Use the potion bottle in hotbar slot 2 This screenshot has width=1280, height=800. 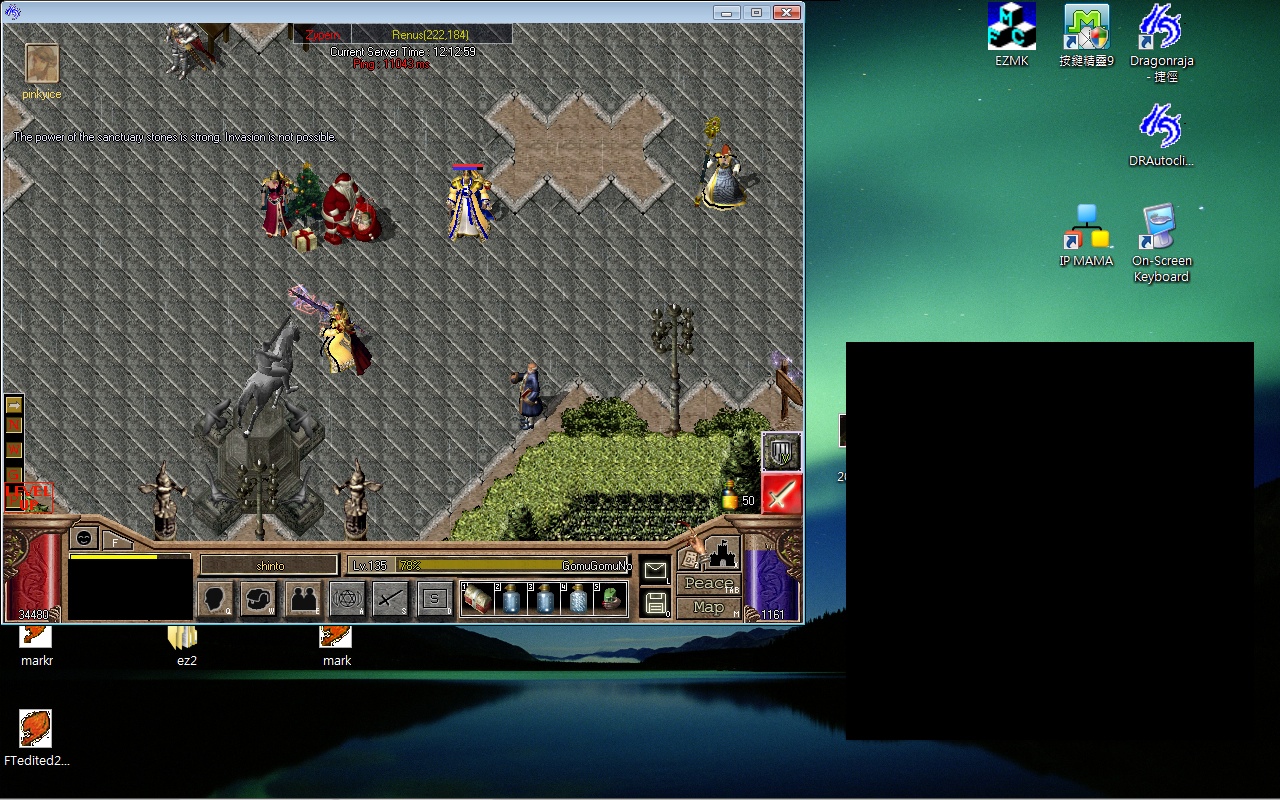(511, 599)
